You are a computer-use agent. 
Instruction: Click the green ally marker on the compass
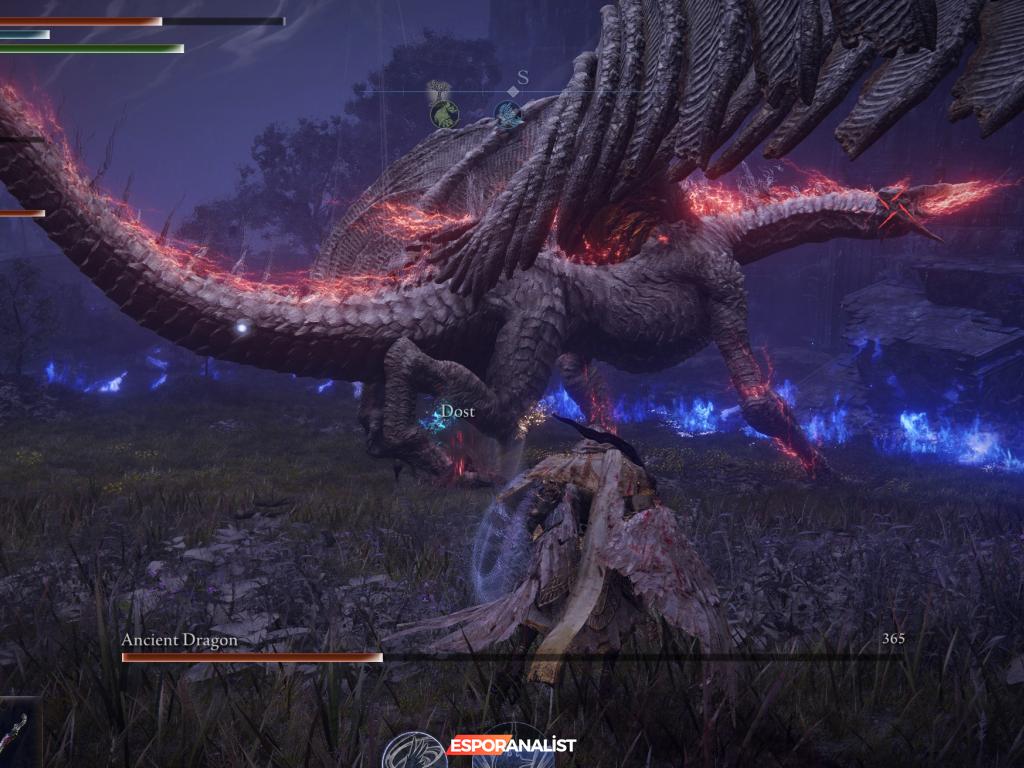click(x=444, y=114)
